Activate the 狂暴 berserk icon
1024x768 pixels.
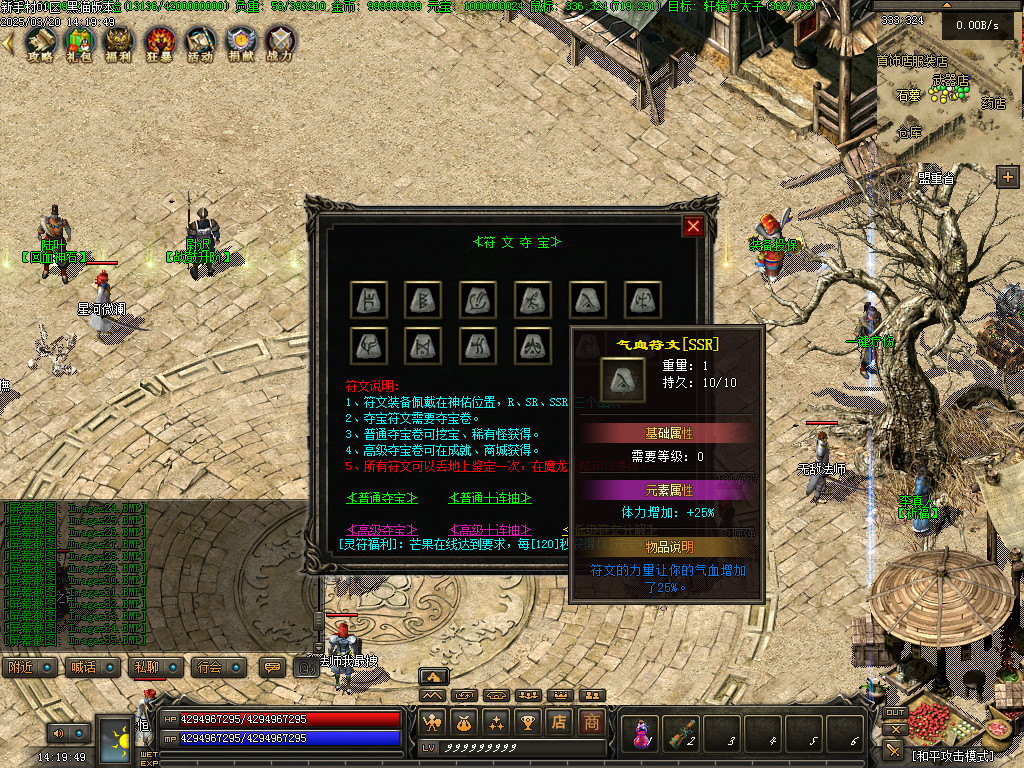(x=160, y=42)
